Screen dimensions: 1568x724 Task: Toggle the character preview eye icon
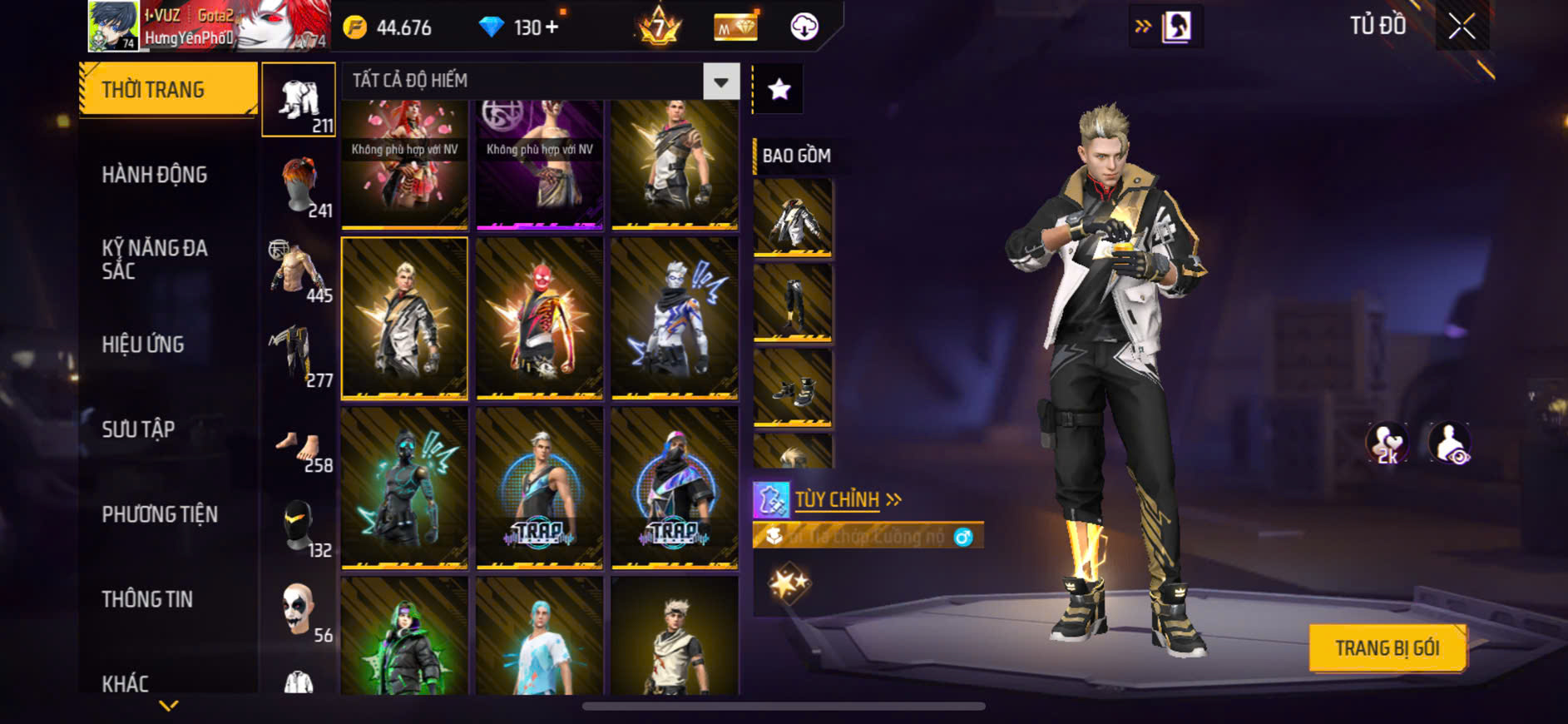[1449, 442]
